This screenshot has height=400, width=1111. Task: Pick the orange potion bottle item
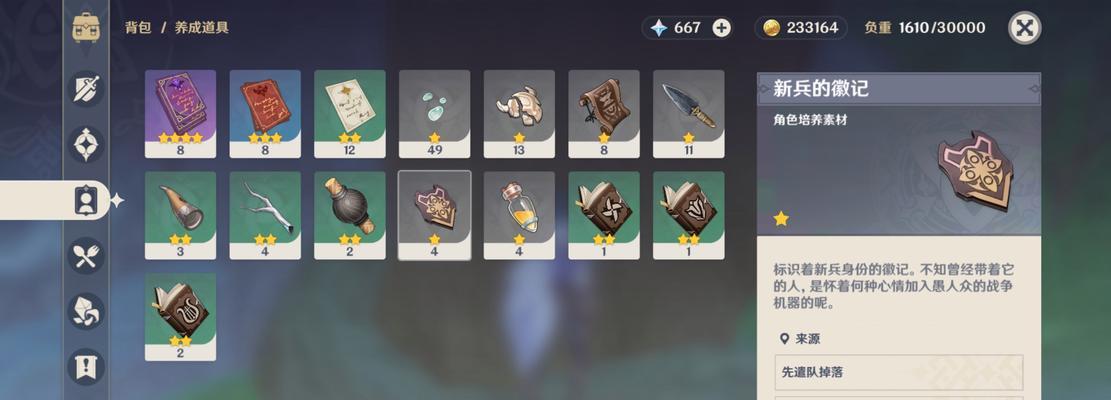[x=519, y=210]
